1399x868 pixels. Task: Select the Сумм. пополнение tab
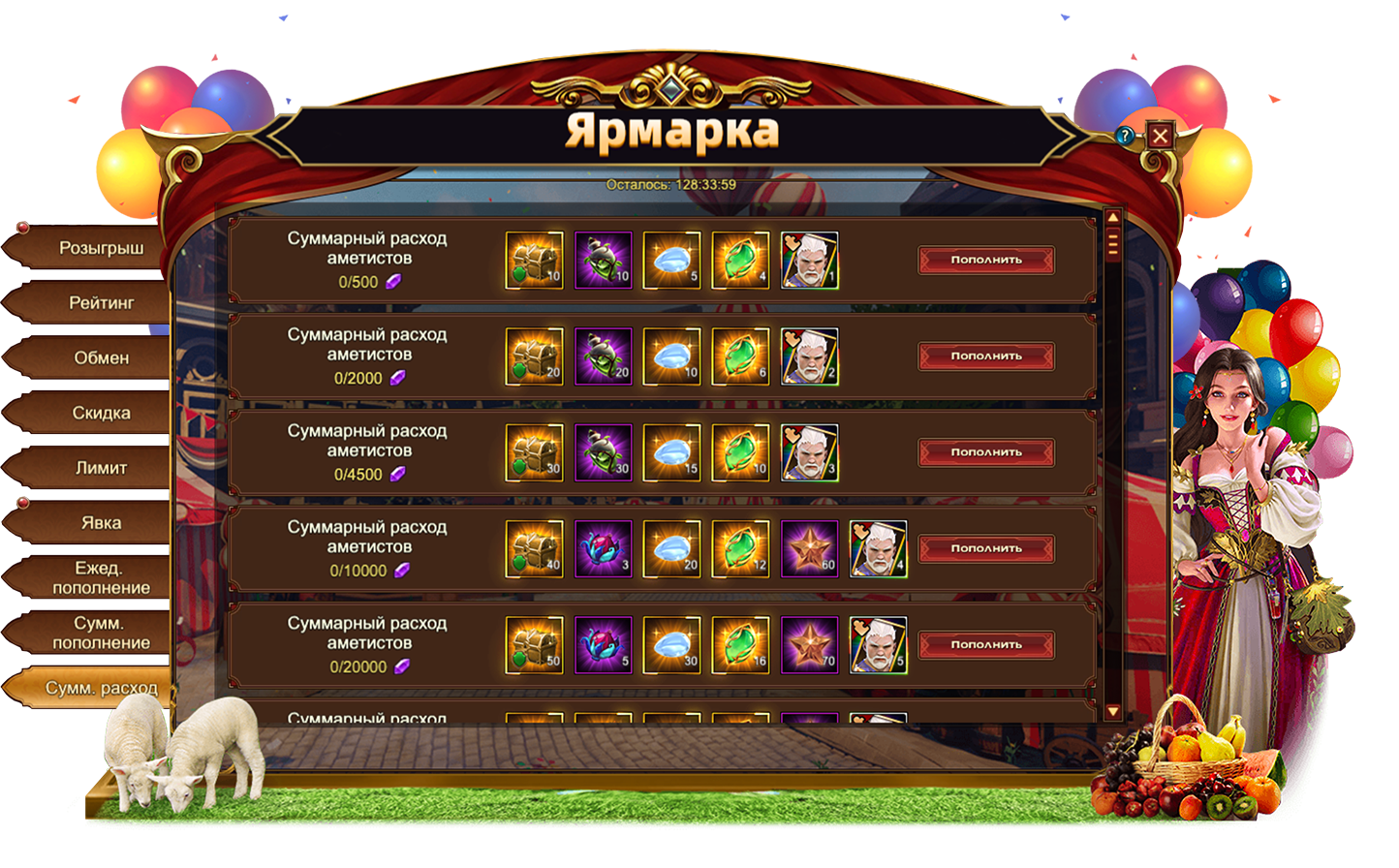point(100,634)
